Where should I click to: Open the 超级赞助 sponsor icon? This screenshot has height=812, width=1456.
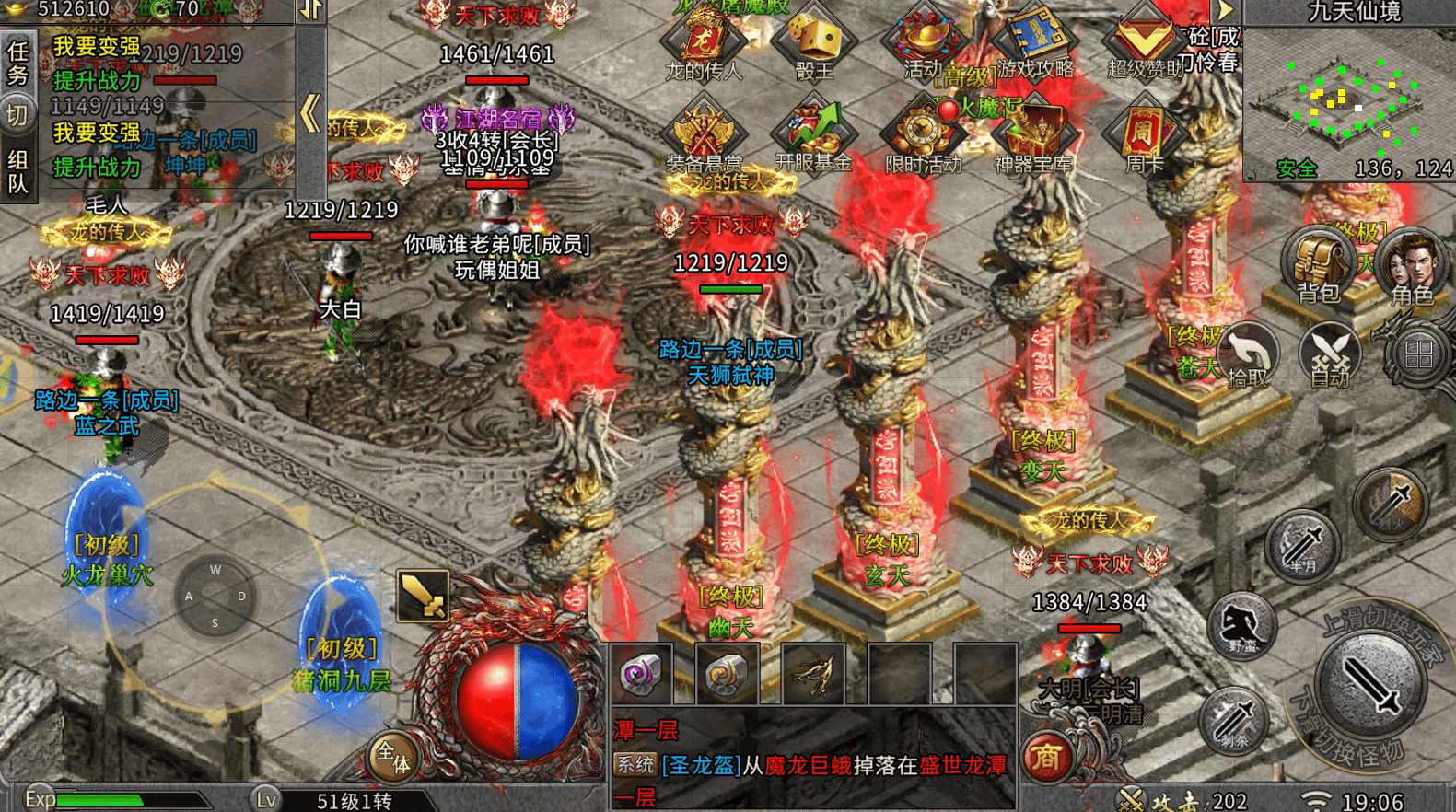click(x=1145, y=41)
